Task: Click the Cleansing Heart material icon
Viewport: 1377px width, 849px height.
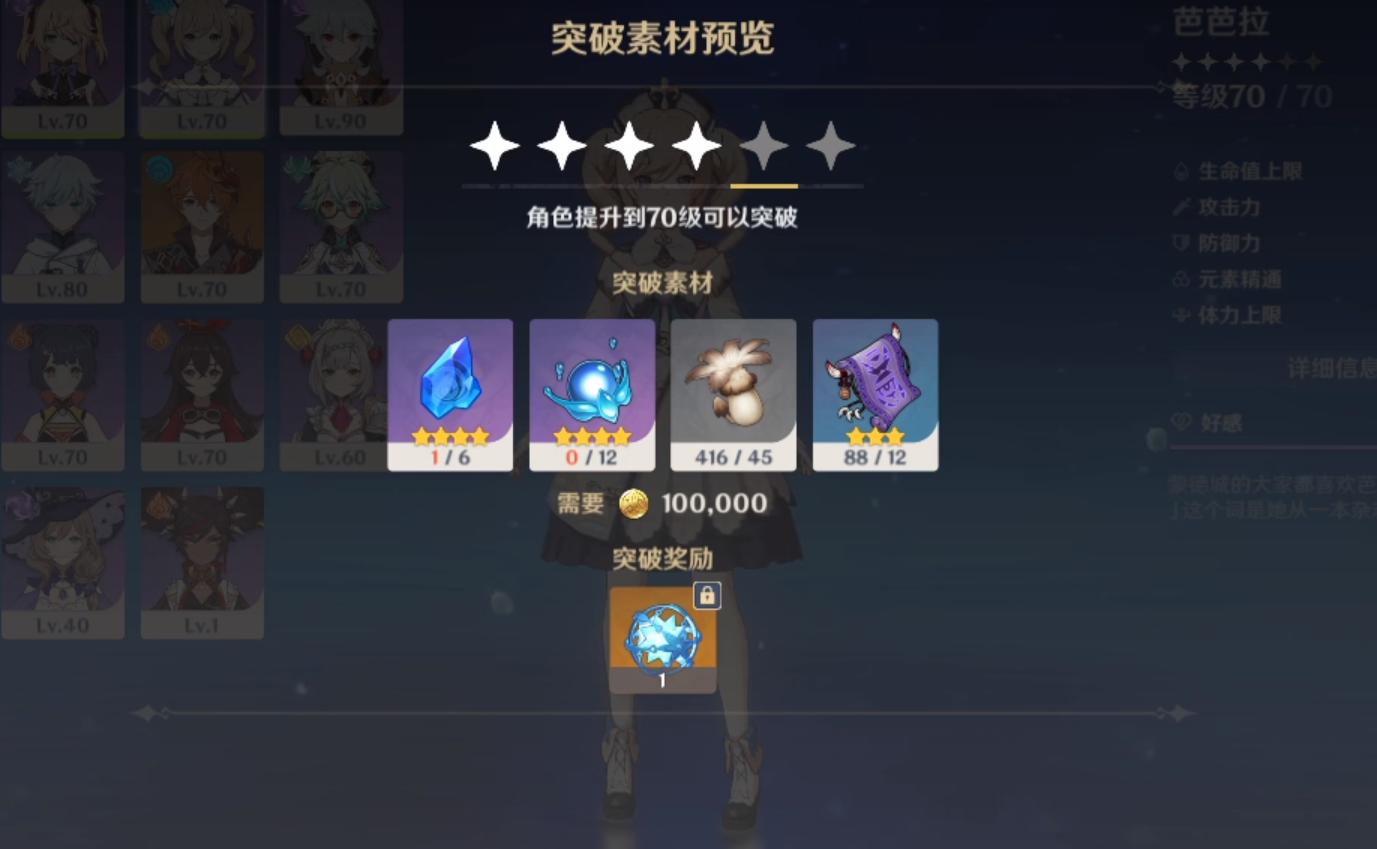Action: pyautogui.click(x=592, y=385)
